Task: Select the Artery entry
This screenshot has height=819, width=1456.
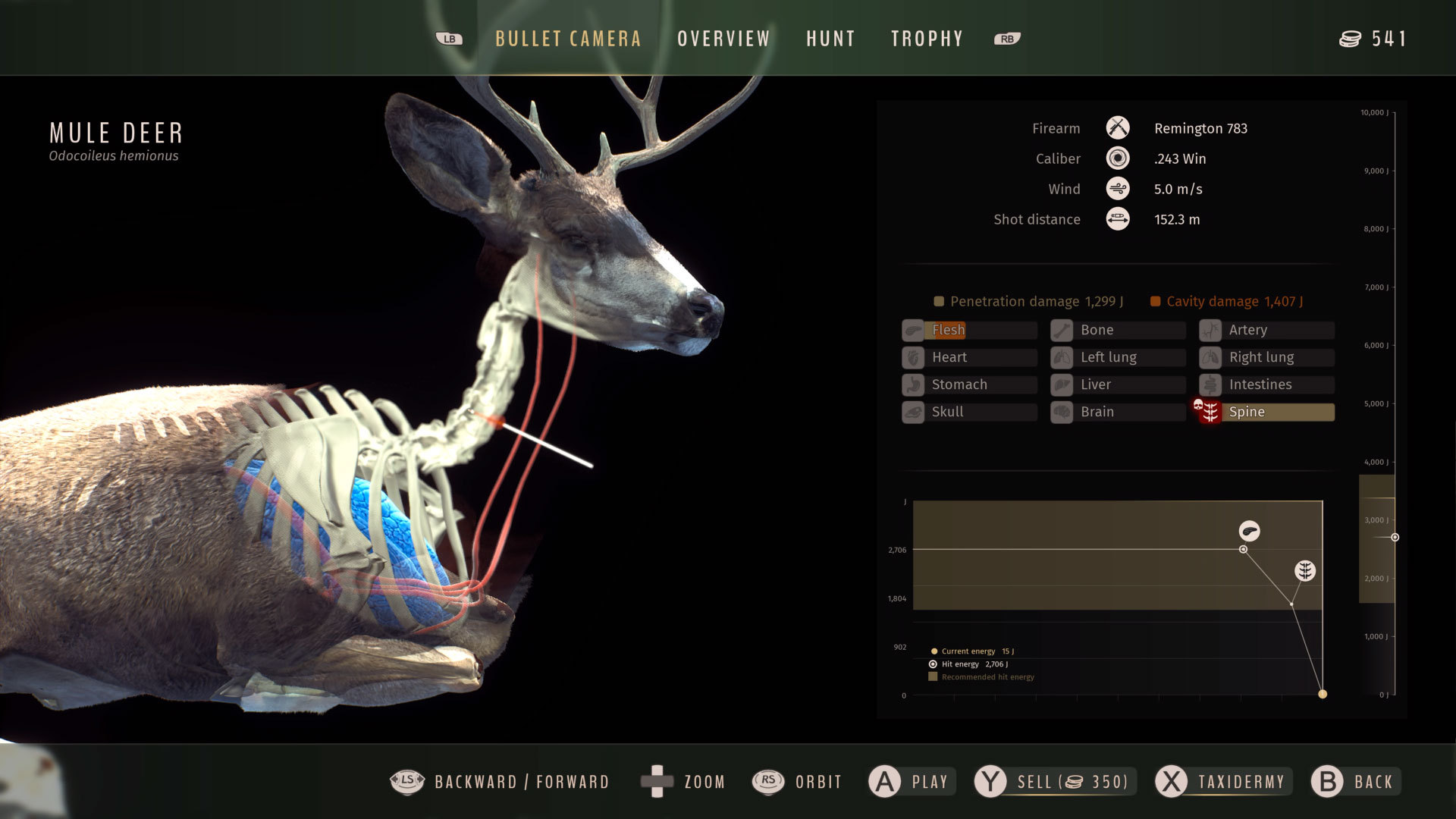Action: coord(1266,330)
